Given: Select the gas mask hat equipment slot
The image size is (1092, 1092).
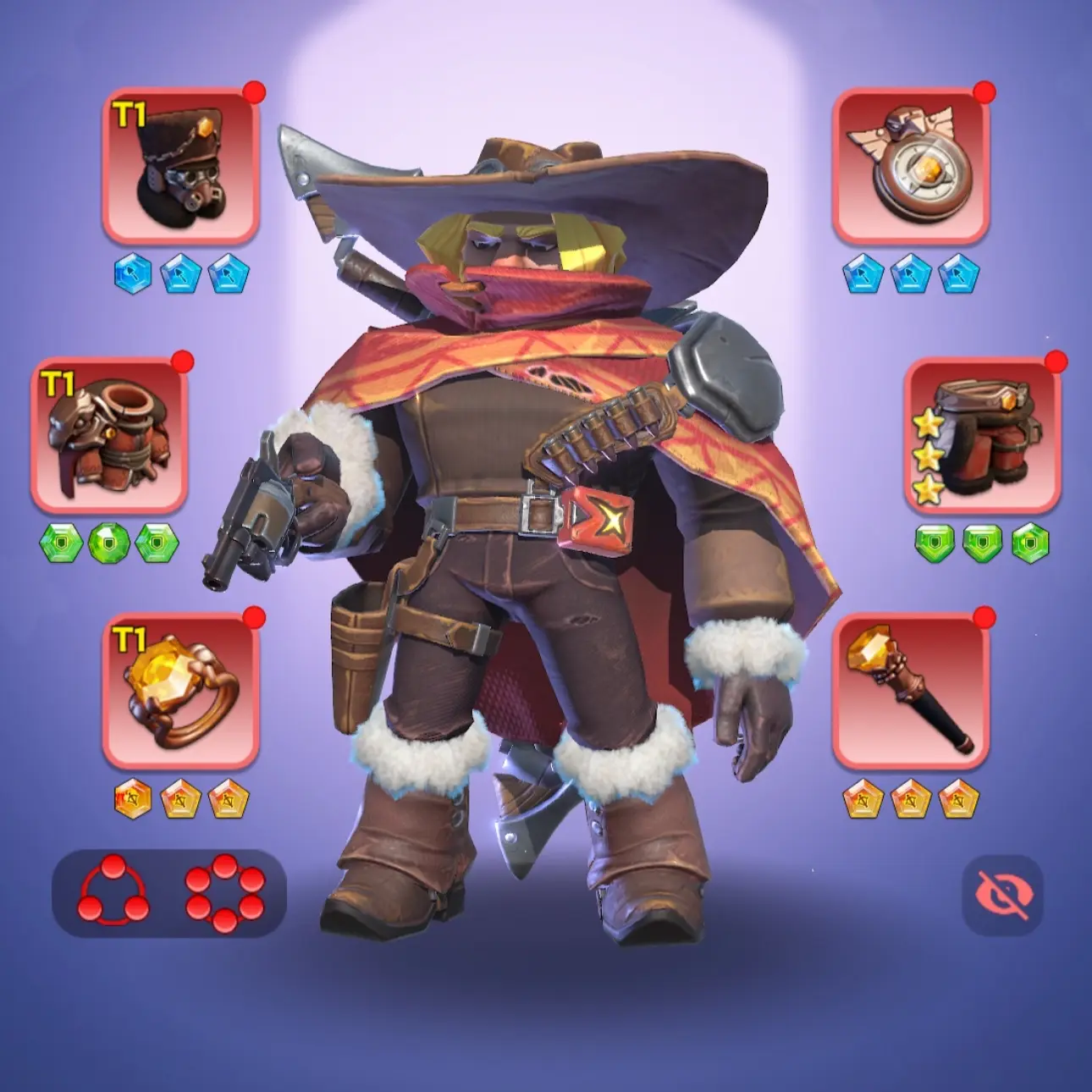Looking at the screenshot, I should click(x=180, y=164).
